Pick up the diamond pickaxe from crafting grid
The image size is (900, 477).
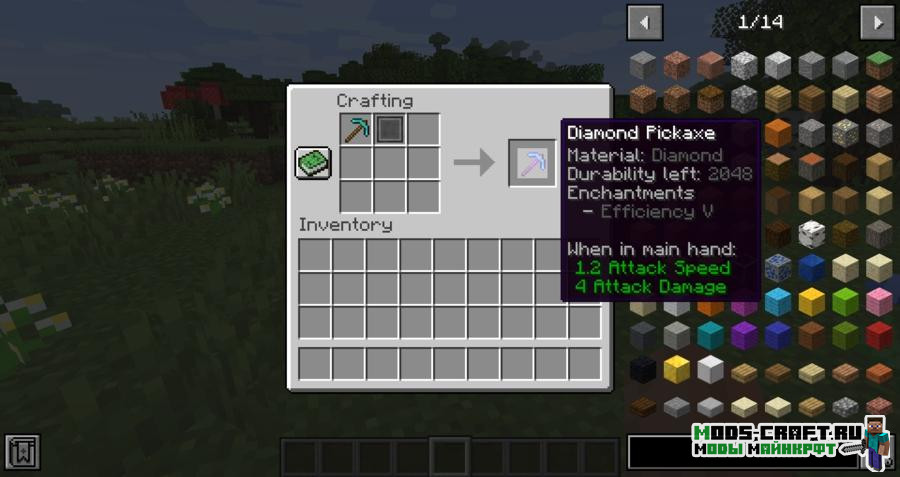[x=356, y=129]
